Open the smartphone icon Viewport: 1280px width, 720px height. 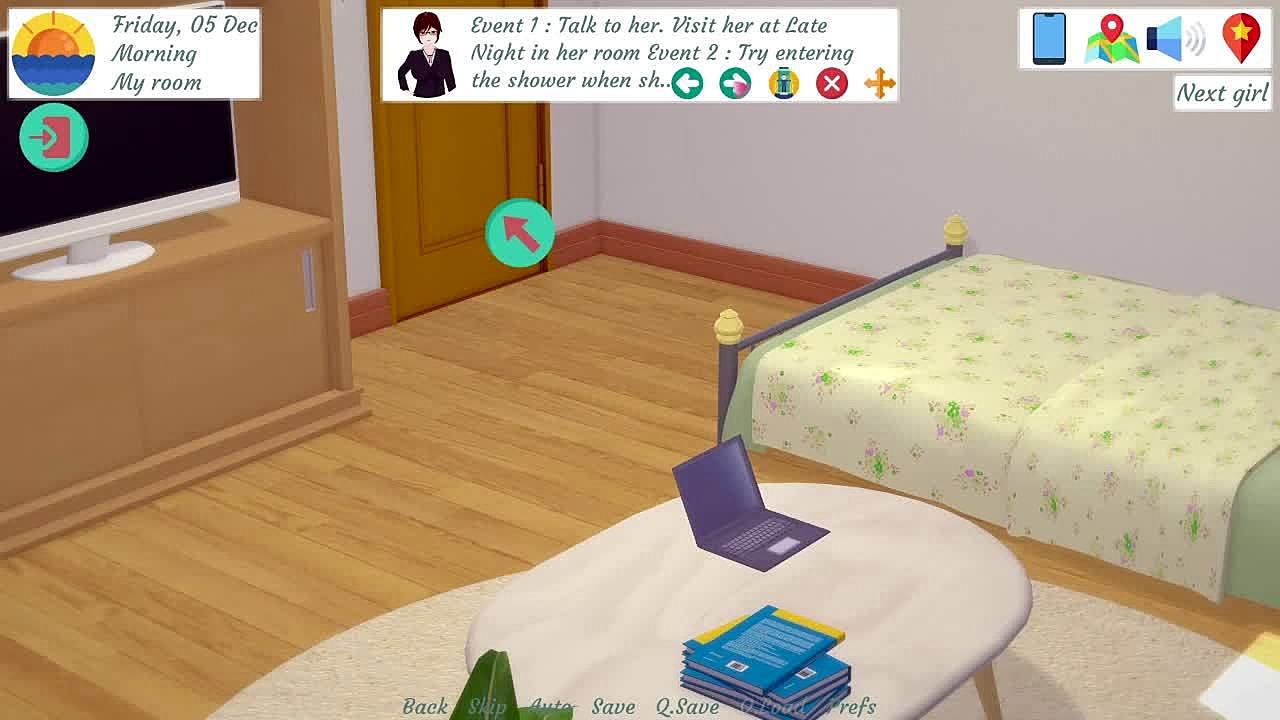point(1049,39)
